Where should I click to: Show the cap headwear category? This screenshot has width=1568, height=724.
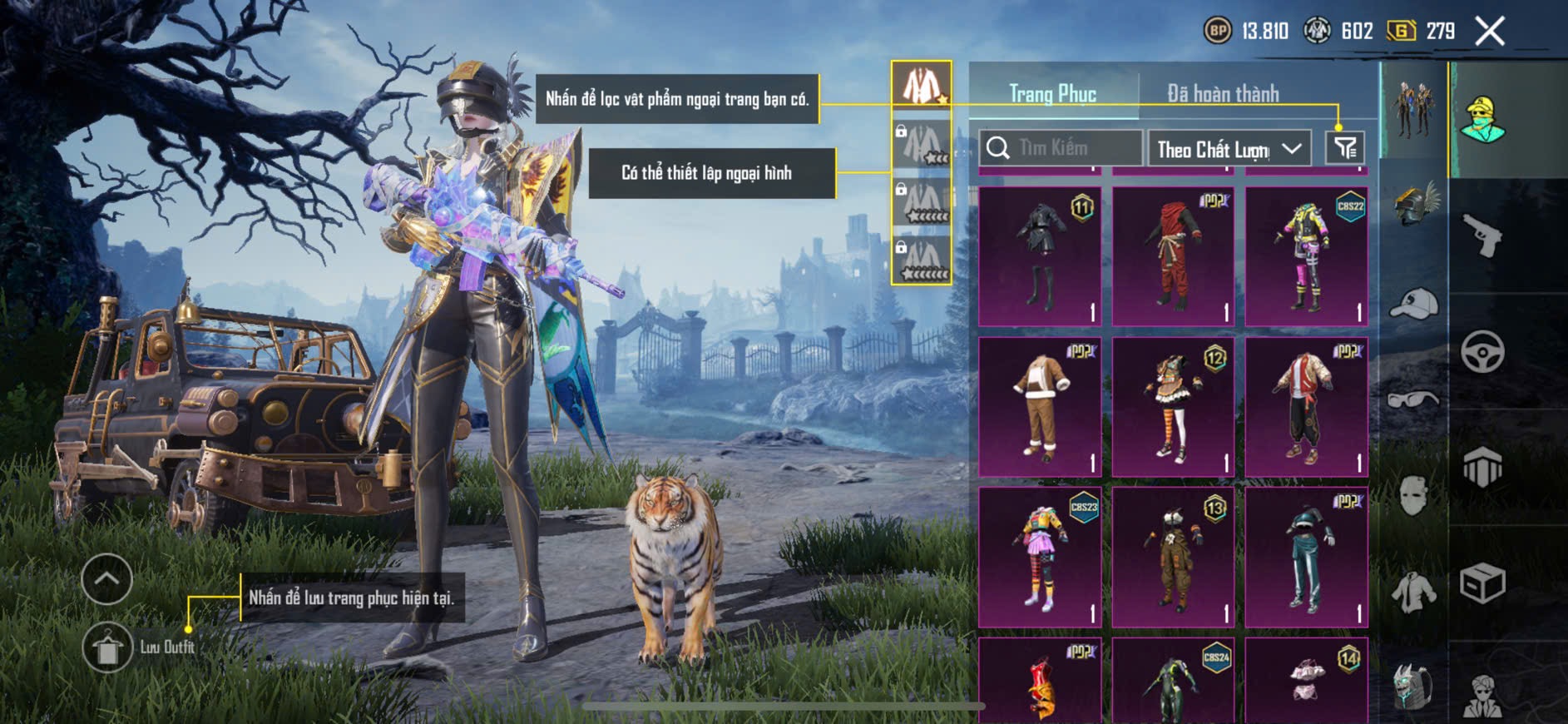(x=1414, y=304)
